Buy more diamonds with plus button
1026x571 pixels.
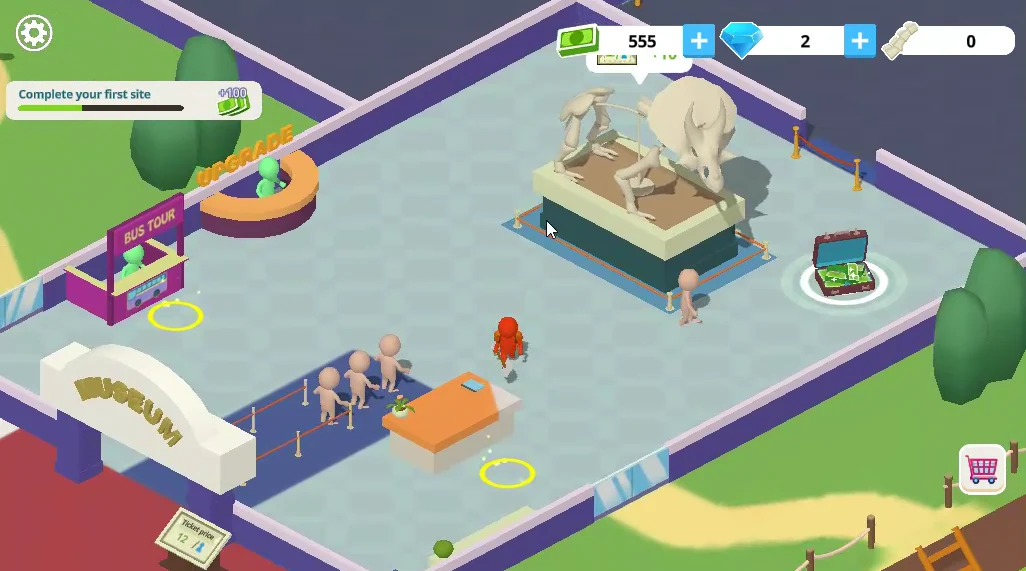click(x=859, y=41)
